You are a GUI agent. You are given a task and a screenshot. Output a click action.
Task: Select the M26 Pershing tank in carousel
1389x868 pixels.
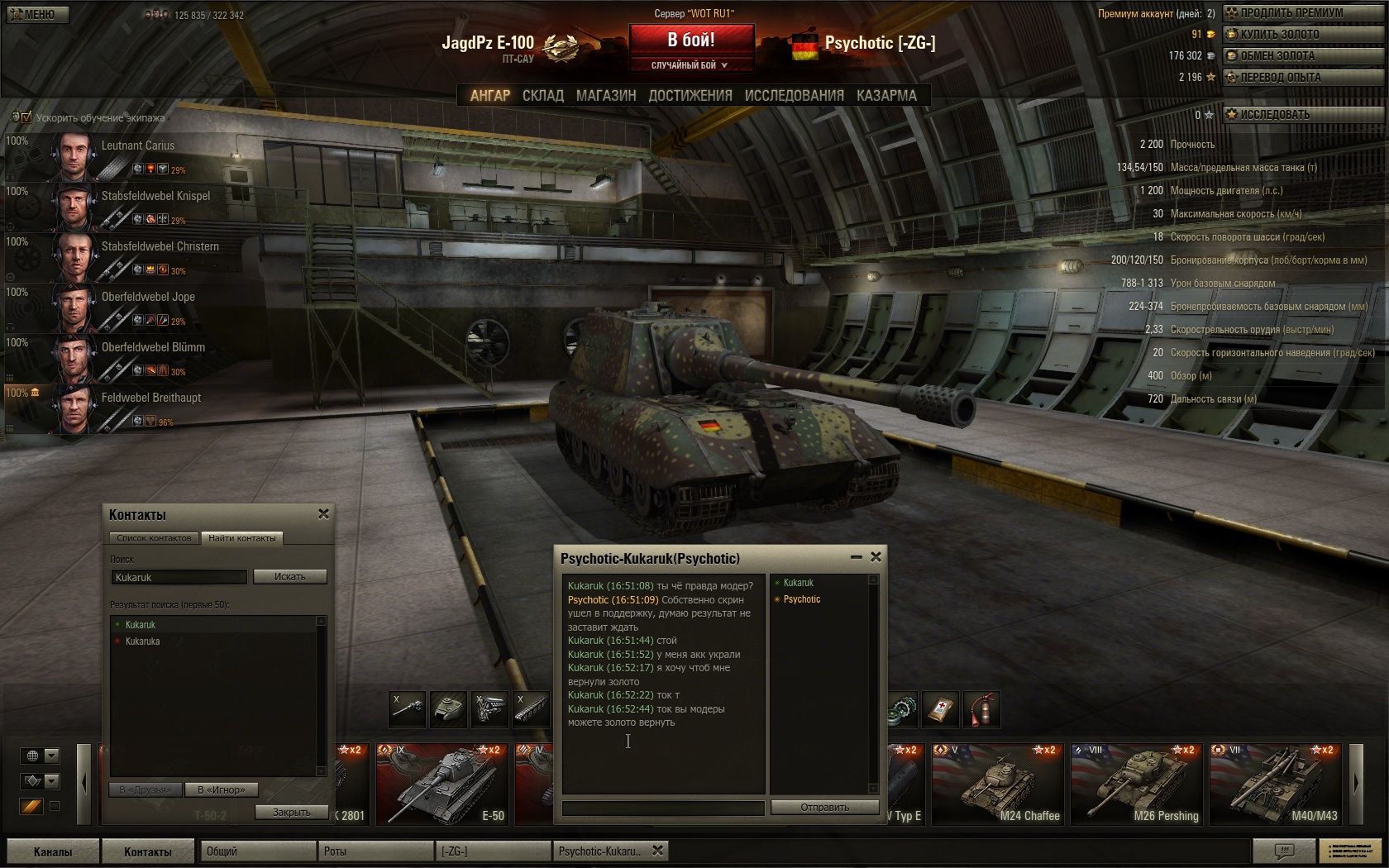tap(1137, 784)
